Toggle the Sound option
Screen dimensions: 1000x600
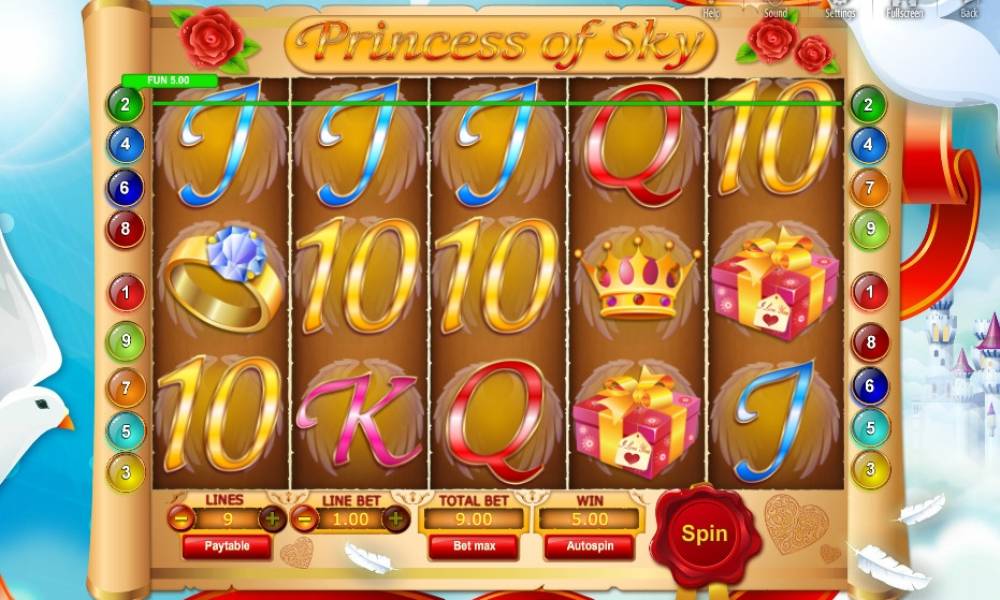[x=775, y=12]
